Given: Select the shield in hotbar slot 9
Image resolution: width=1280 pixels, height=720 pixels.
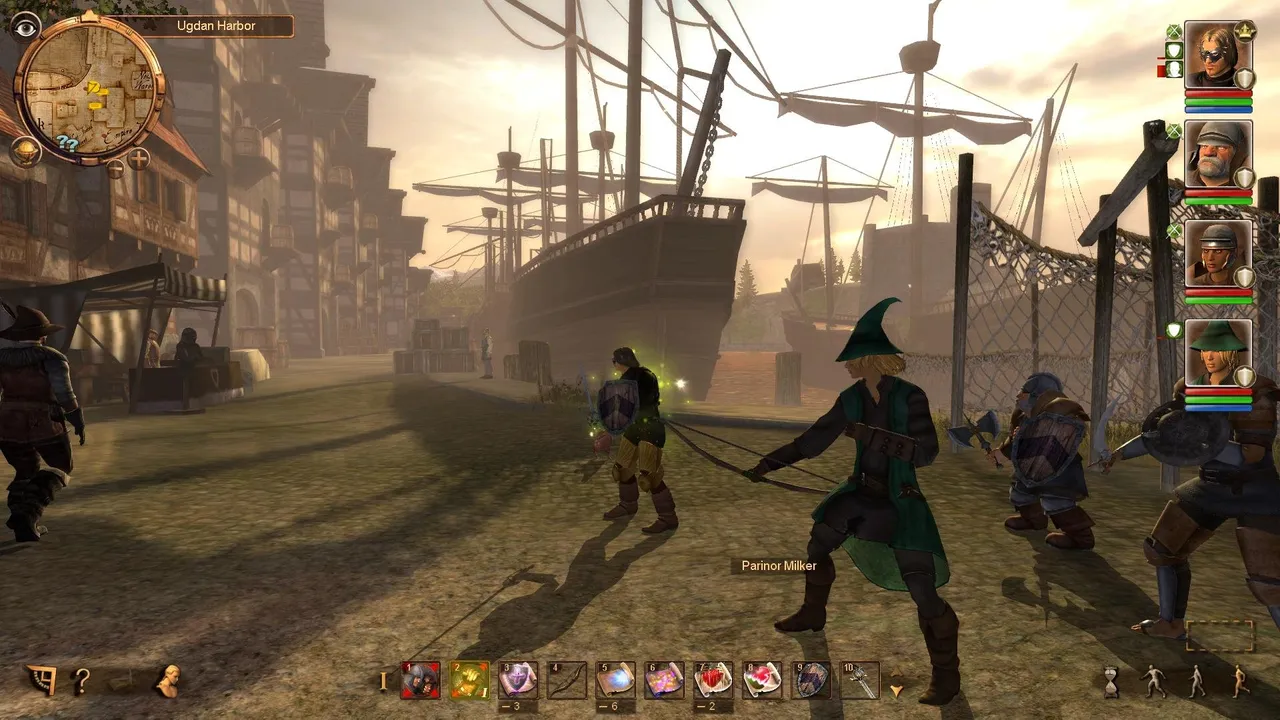Looking at the screenshot, I should (x=811, y=680).
